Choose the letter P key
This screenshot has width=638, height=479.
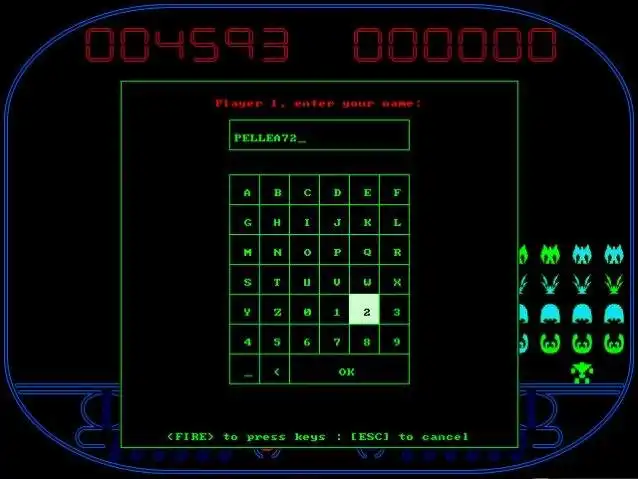point(336,252)
